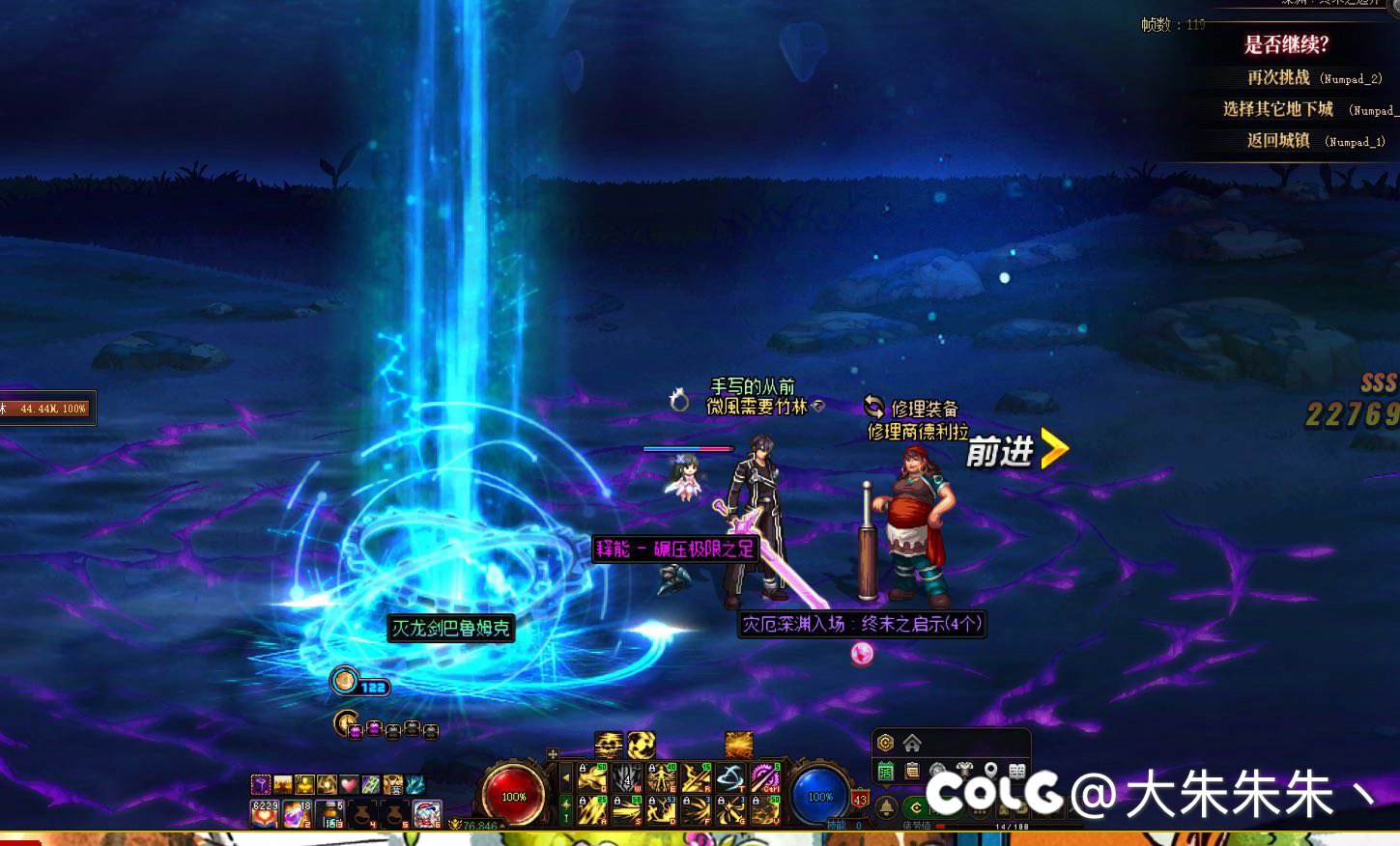
Task: Click the skill bar's left arrow toggle
Action: point(566,776)
